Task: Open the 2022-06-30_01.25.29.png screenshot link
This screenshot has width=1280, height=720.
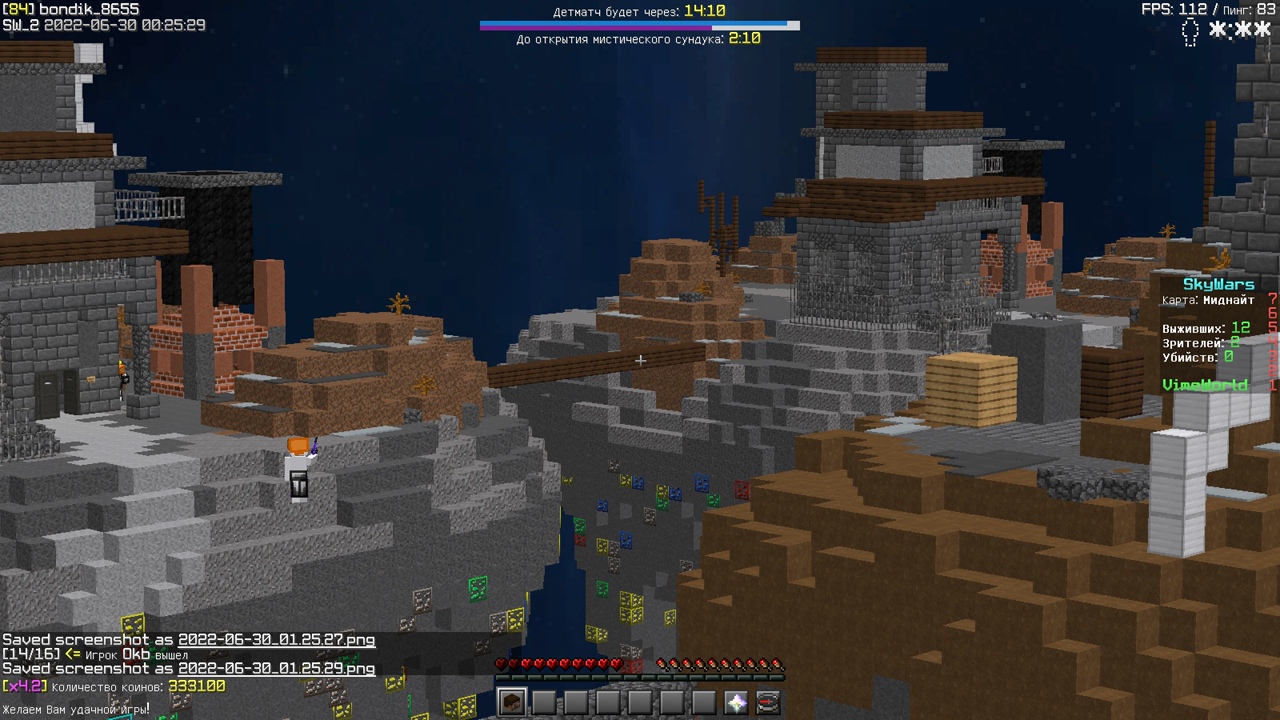Action: coord(277,668)
